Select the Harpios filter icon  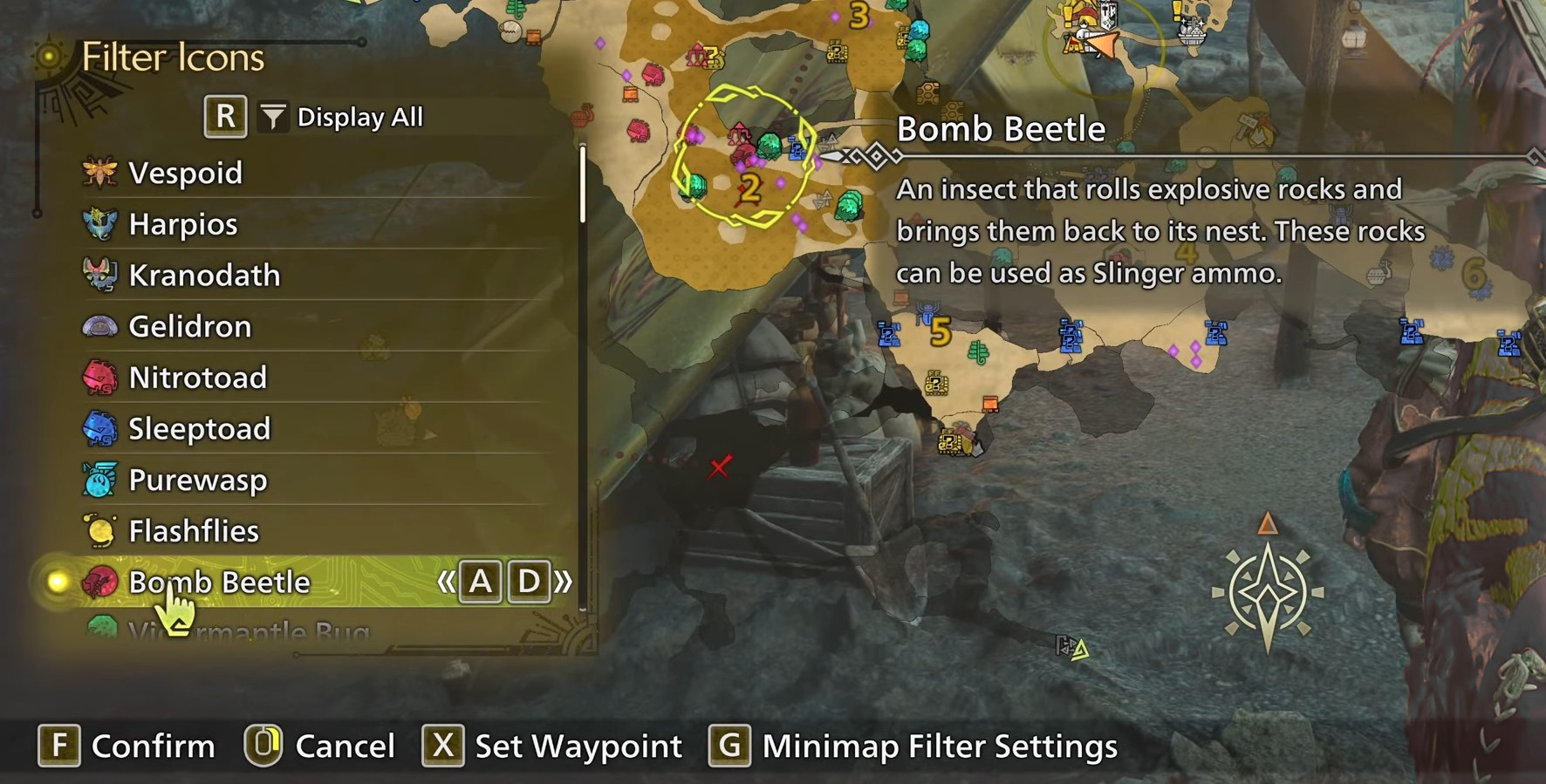(100, 223)
